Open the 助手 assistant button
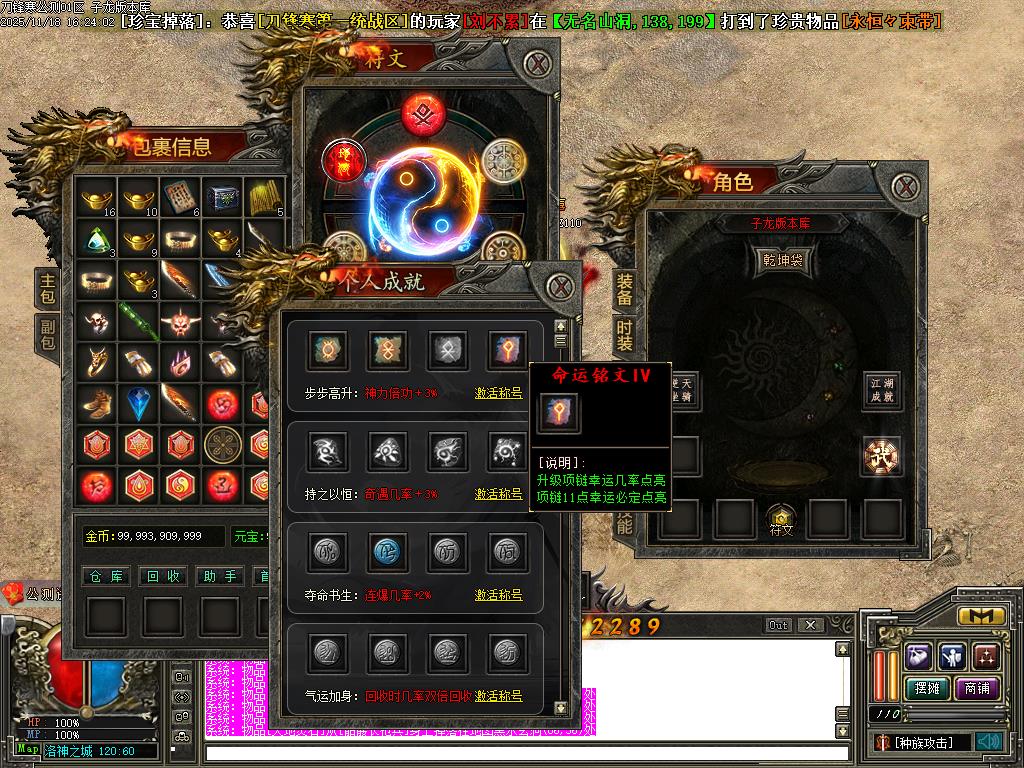The image size is (1024, 768). [220, 576]
